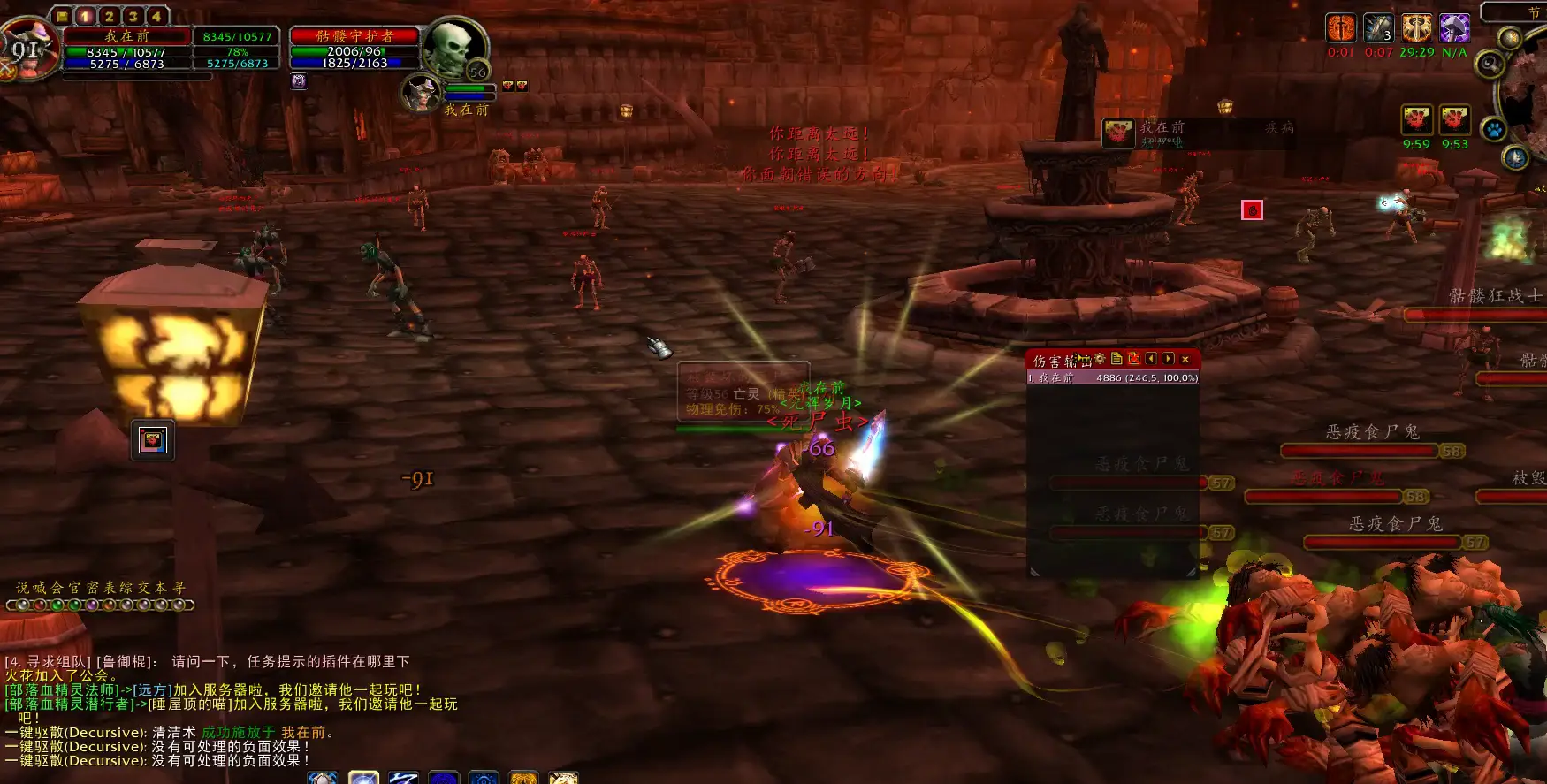Reset damage meter data with the red icon
The height and width of the screenshot is (784, 1547).
click(1134, 359)
